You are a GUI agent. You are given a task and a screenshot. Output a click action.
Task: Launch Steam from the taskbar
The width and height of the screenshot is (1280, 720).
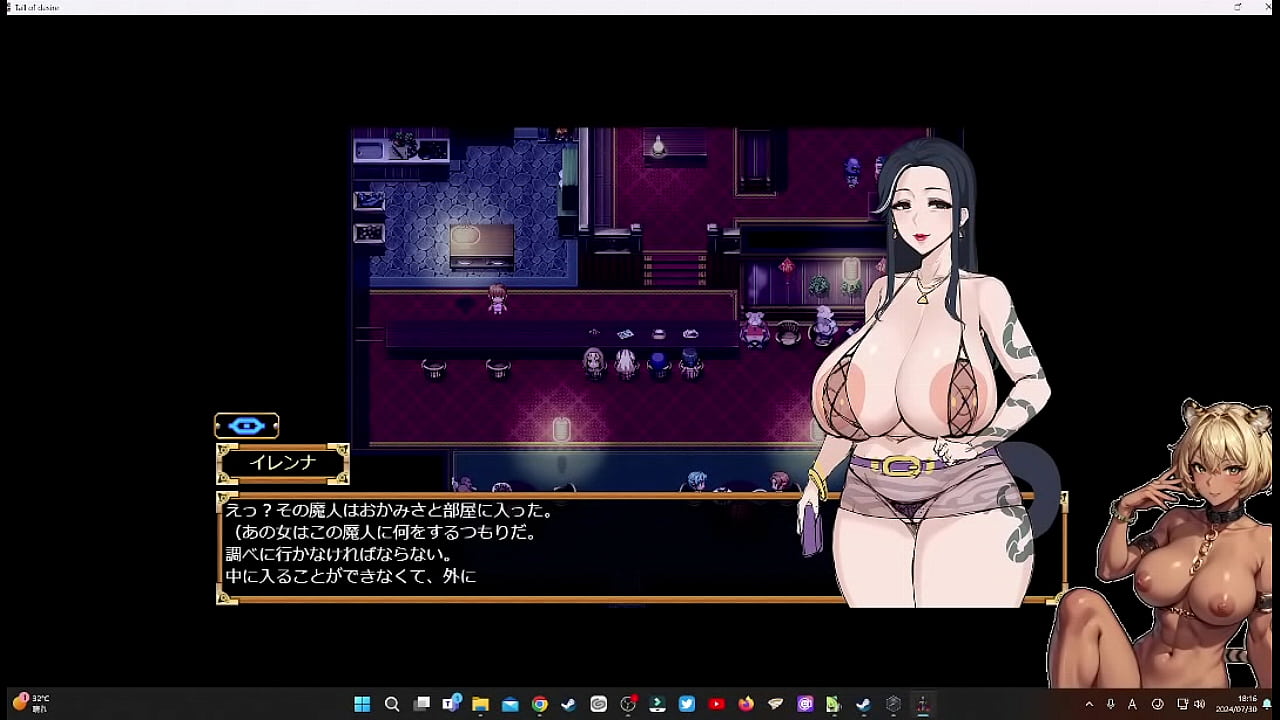click(x=567, y=705)
